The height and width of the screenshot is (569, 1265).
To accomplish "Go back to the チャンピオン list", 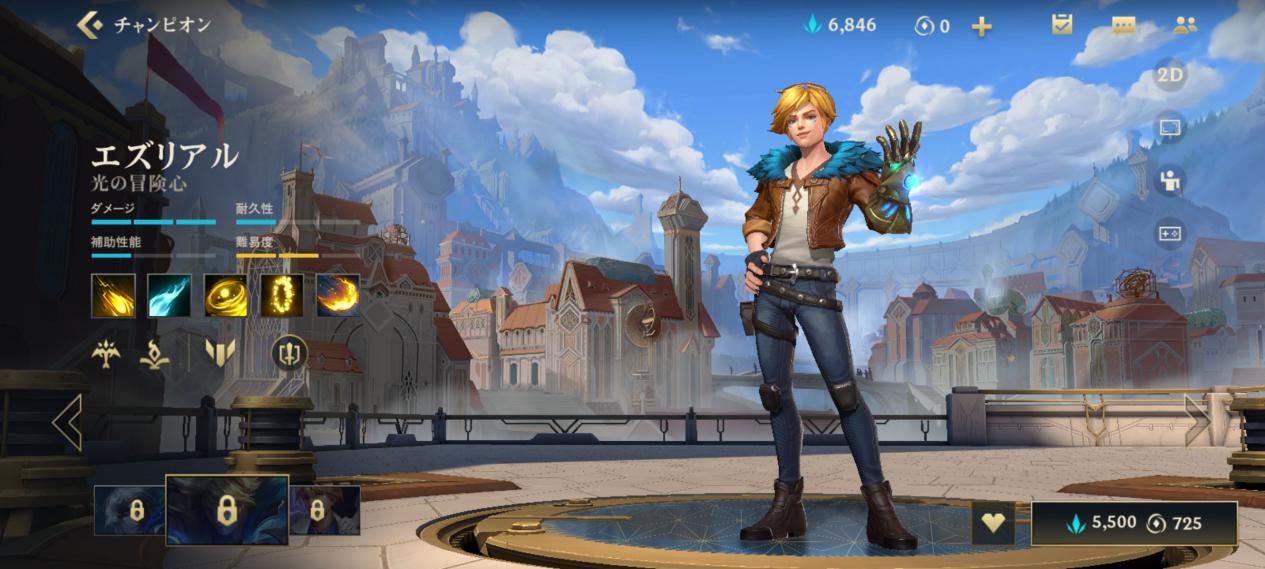I will [90, 24].
